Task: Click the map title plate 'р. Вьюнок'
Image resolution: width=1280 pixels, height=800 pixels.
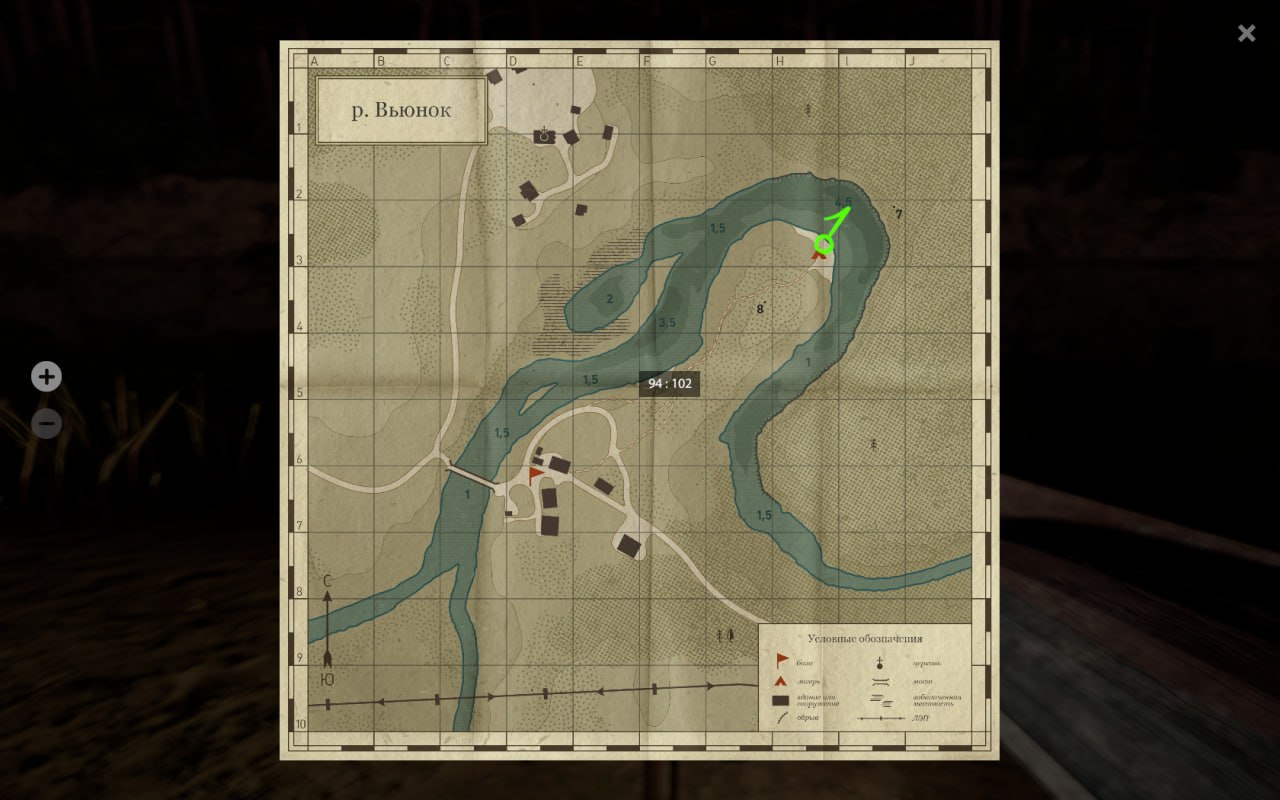Action: (x=399, y=110)
